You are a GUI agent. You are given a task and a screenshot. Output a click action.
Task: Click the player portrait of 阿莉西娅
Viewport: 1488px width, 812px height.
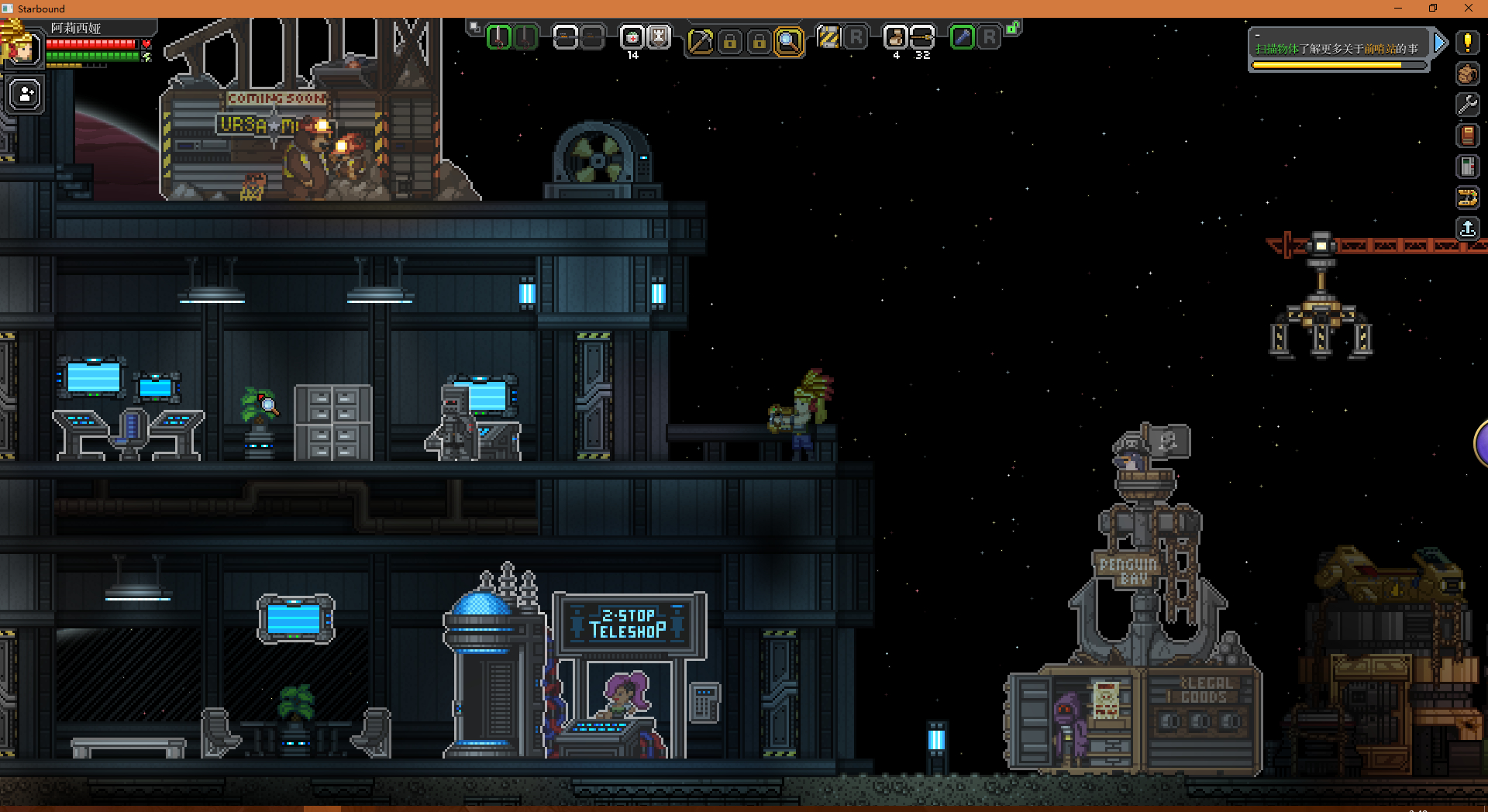click(22, 48)
